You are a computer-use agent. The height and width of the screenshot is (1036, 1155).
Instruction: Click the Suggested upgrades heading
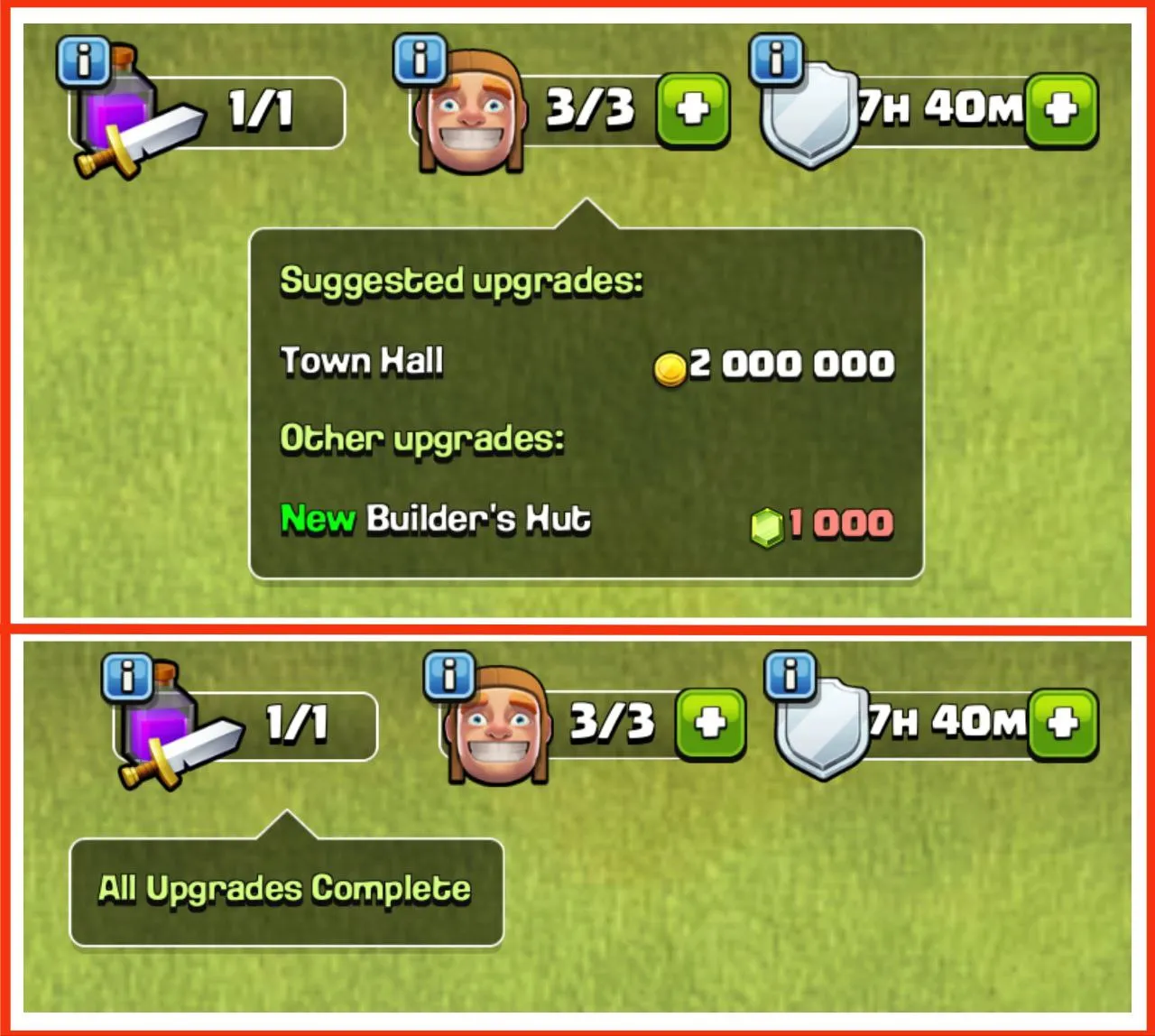coord(462,280)
